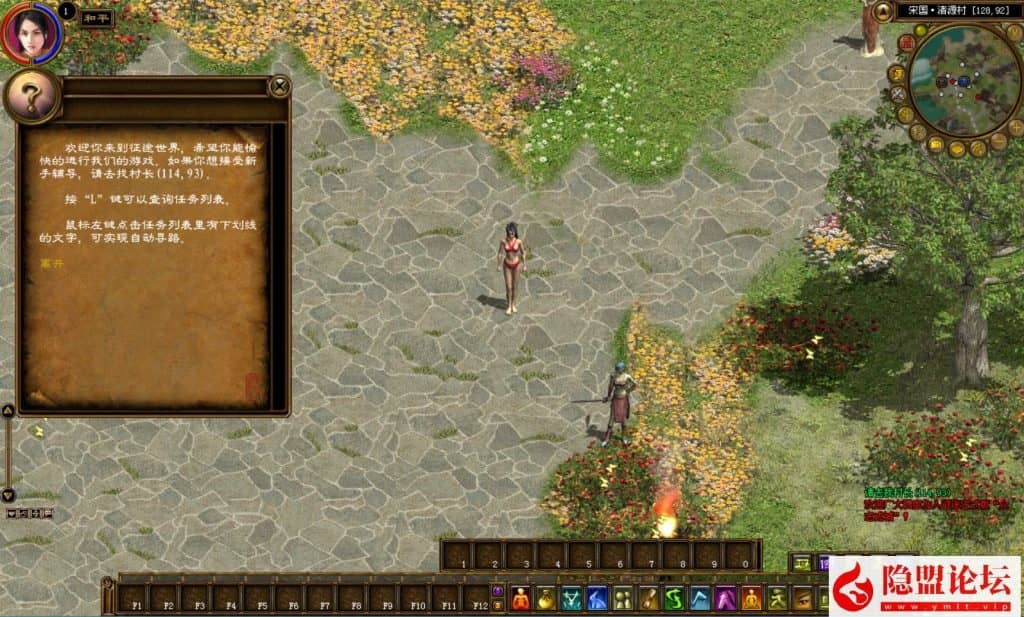1024x617 pixels.
Task: Open the two-figures social icon
Action: [623, 598]
